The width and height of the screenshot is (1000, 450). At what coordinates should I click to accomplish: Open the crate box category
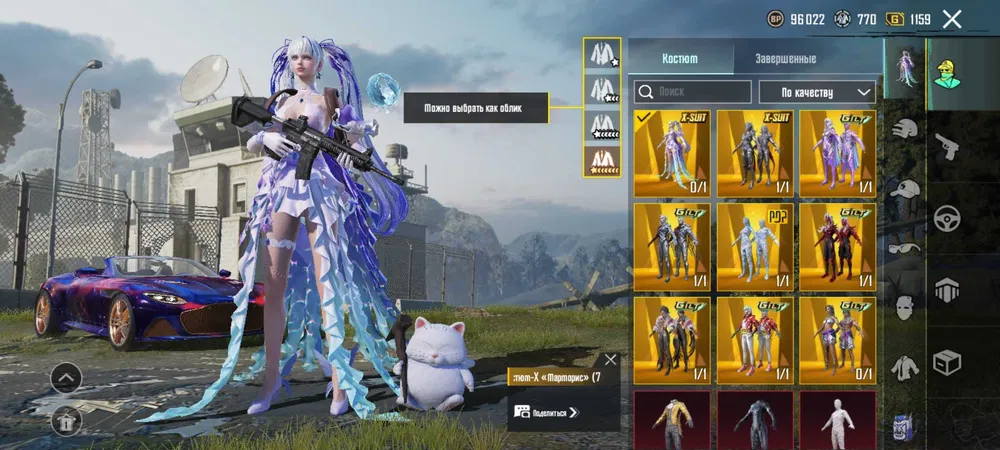947,361
